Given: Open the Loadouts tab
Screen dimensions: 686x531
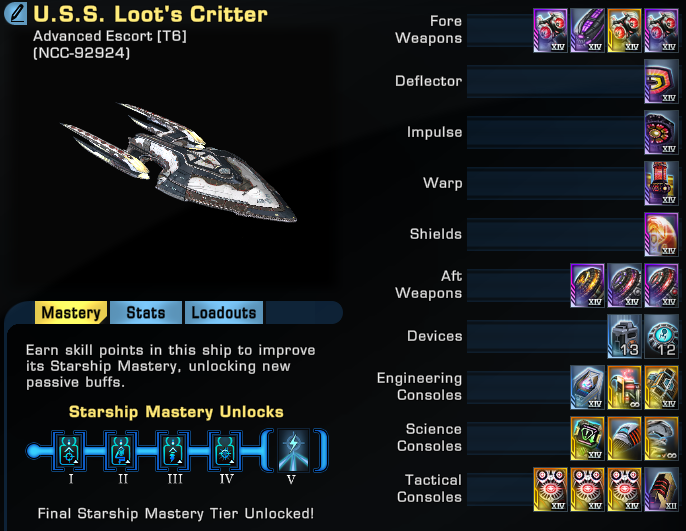Looking at the screenshot, I should (224, 313).
